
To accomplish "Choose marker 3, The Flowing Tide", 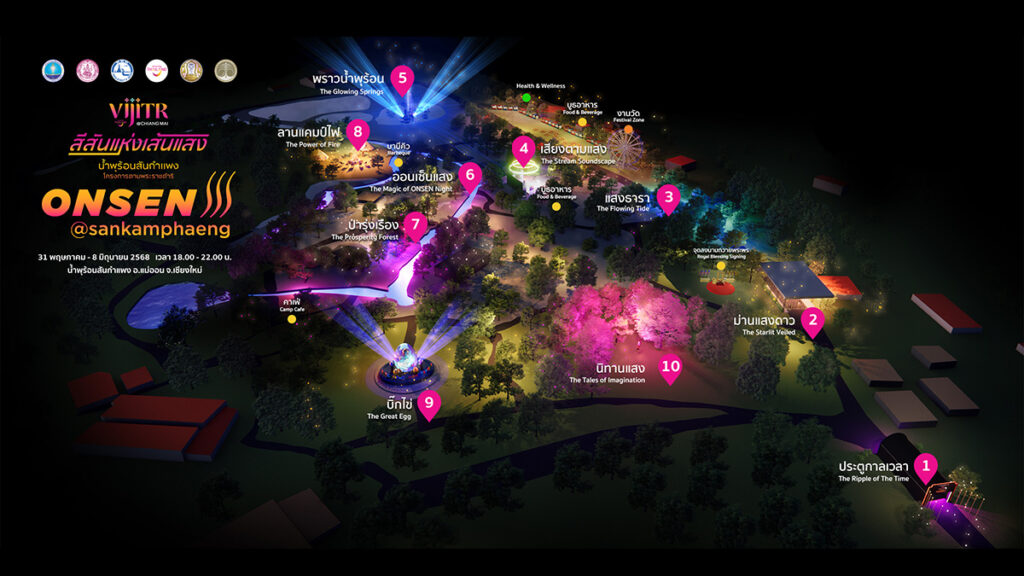I will tap(668, 197).
